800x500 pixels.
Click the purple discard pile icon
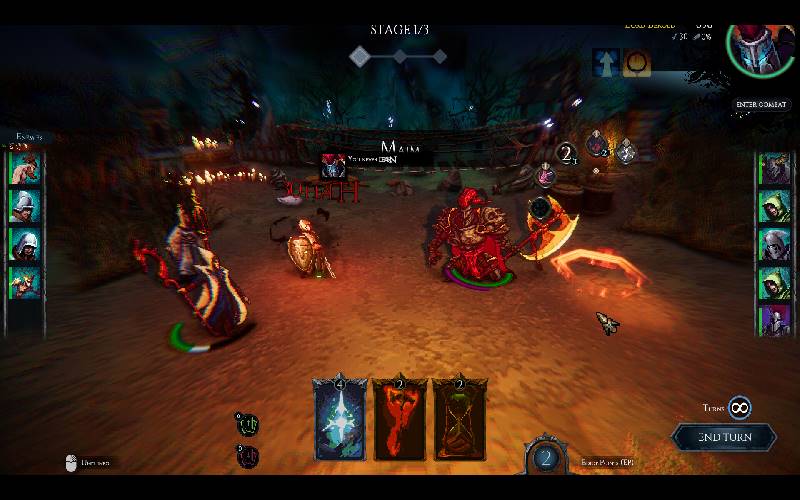point(244,455)
